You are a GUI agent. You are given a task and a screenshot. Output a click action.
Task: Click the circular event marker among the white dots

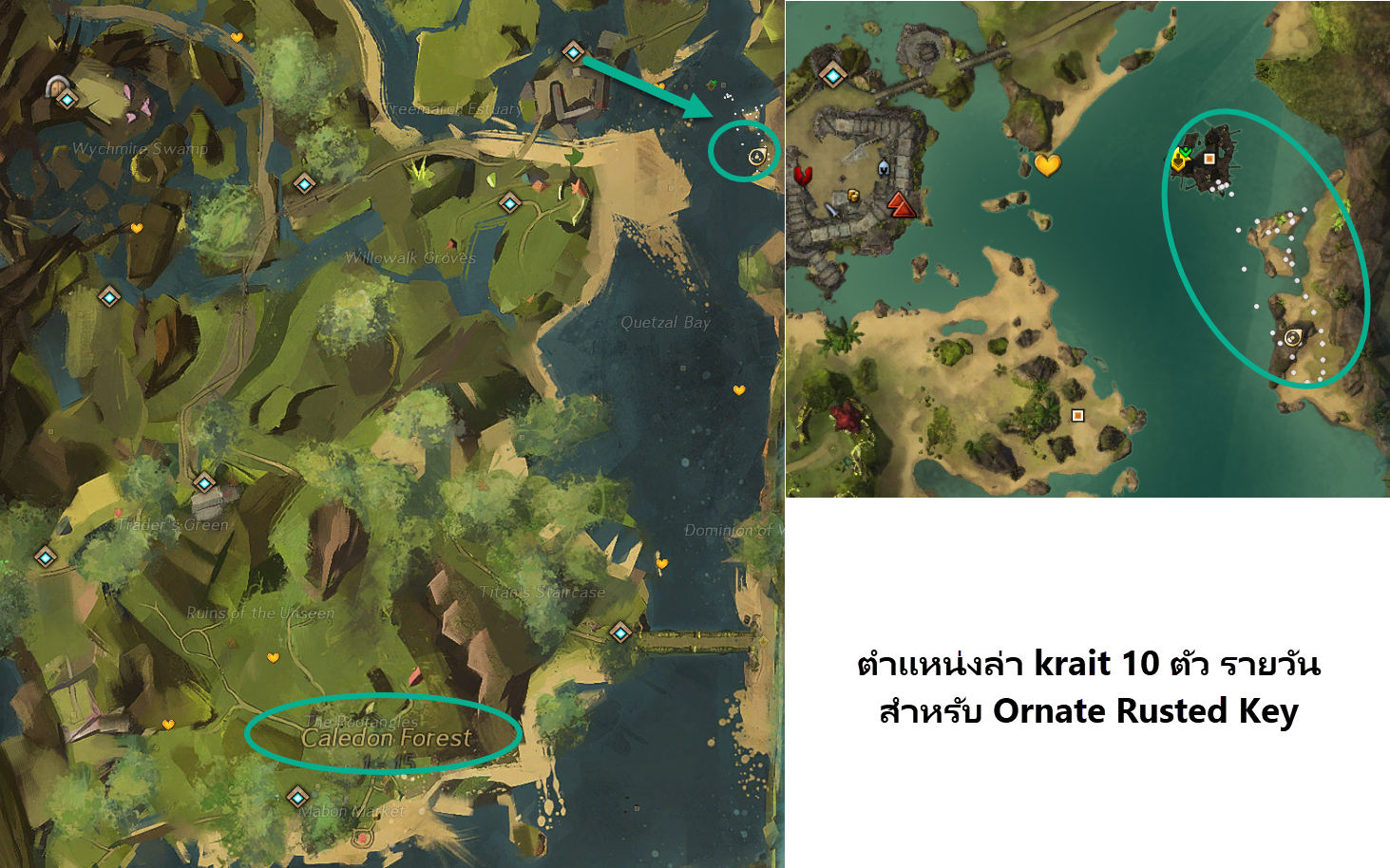pyautogui.click(x=1293, y=337)
